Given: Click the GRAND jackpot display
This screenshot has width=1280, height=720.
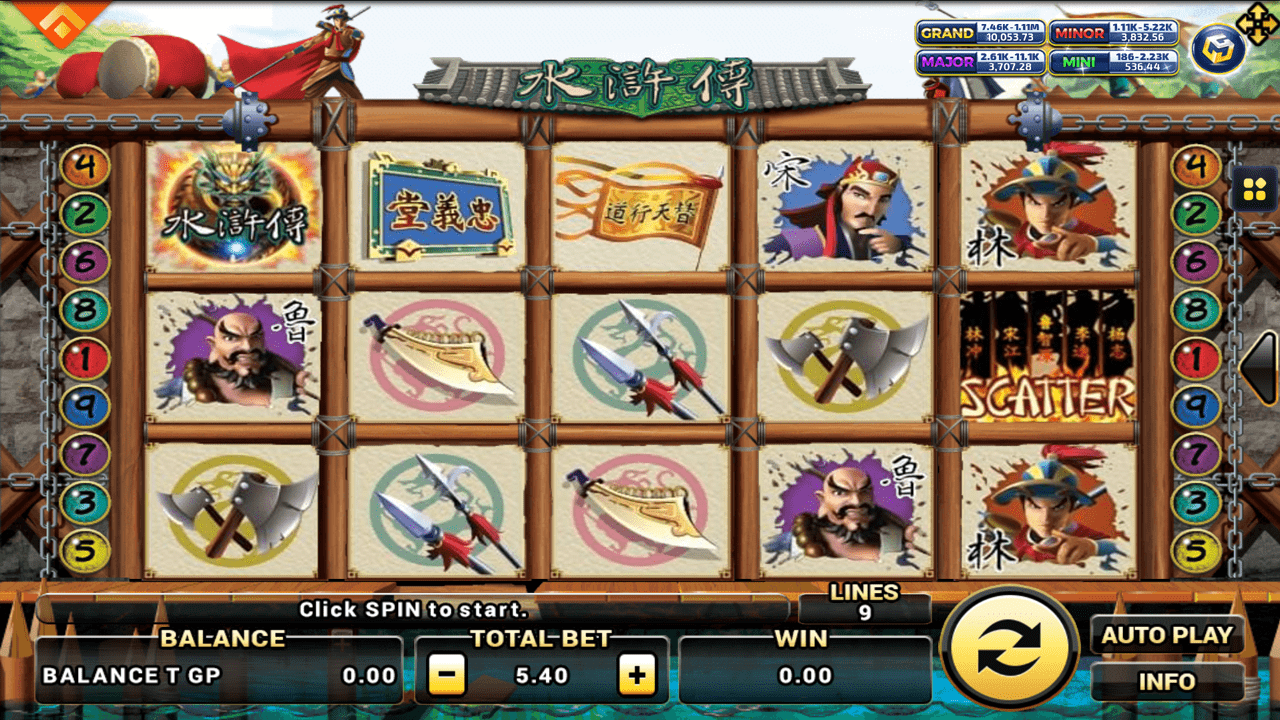Looking at the screenshot, I should (x=982, y=33).
